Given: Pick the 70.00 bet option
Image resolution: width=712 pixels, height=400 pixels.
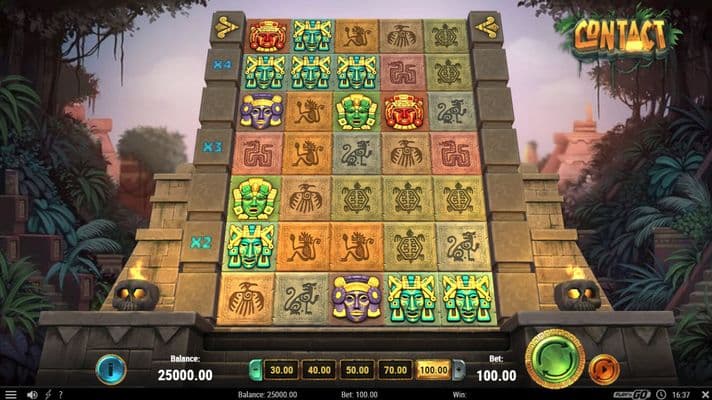Looking at the screenshot, I should pos(395,370).
